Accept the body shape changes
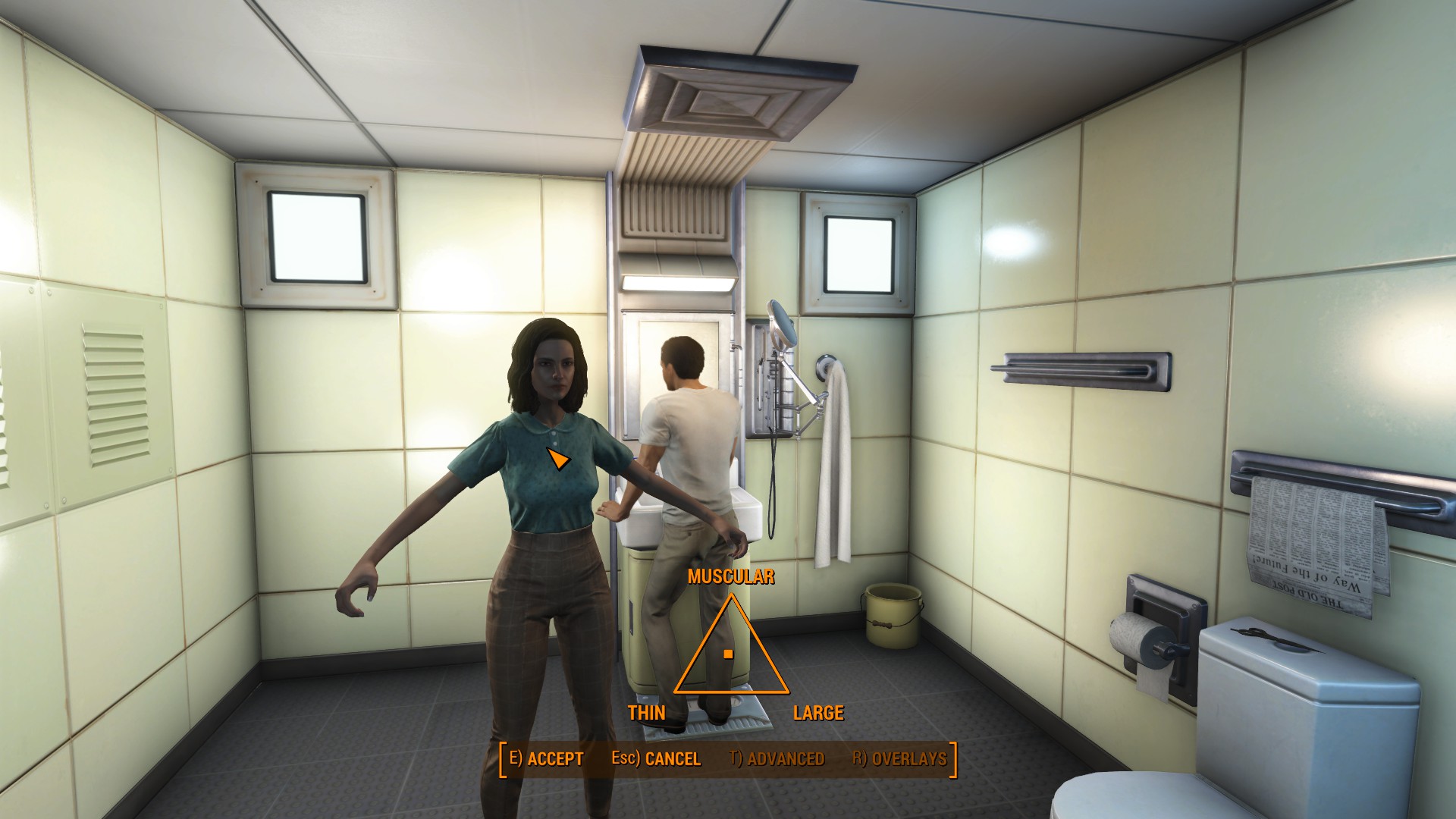Screen dimensions: 1456x819 (x=546, y=758)
